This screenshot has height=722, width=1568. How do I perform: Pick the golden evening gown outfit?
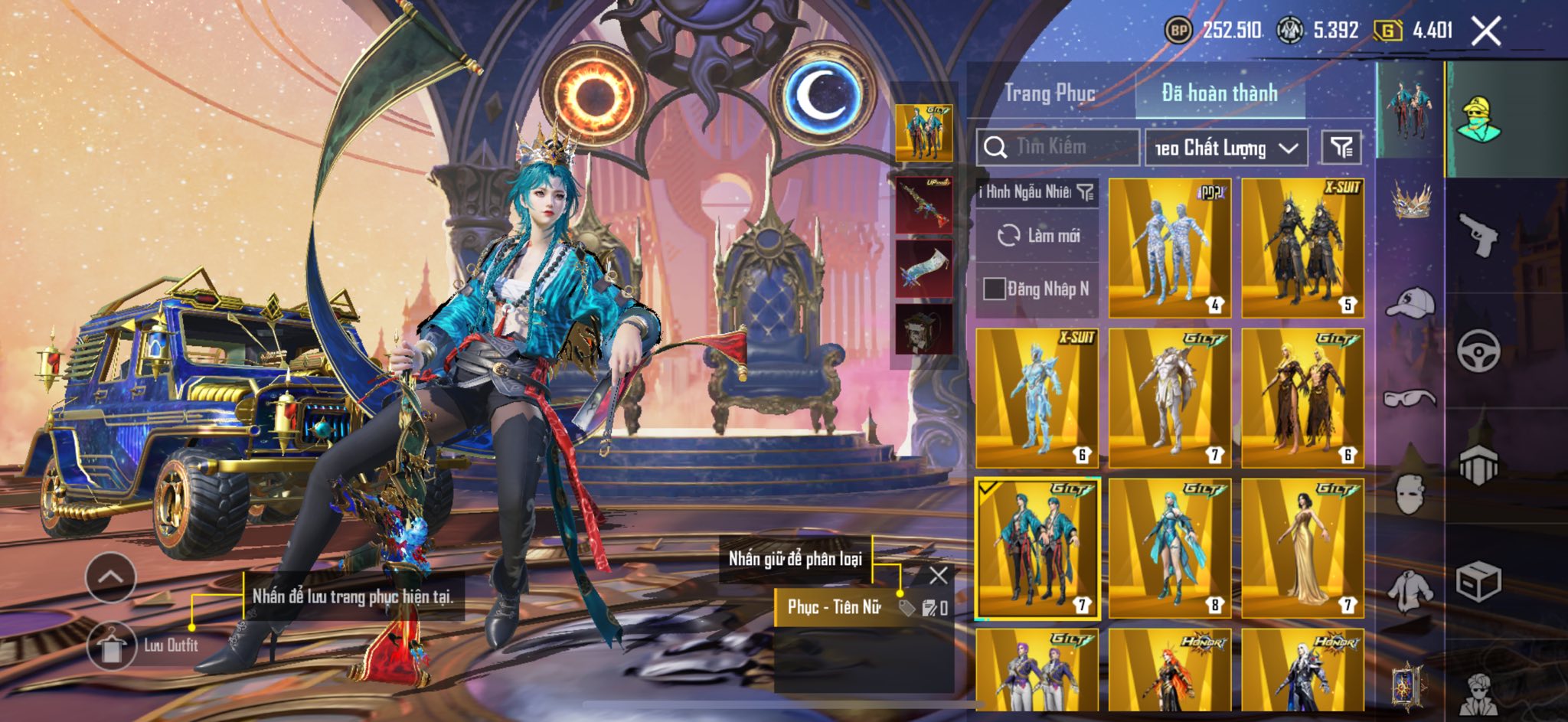tap(1302, 548)
